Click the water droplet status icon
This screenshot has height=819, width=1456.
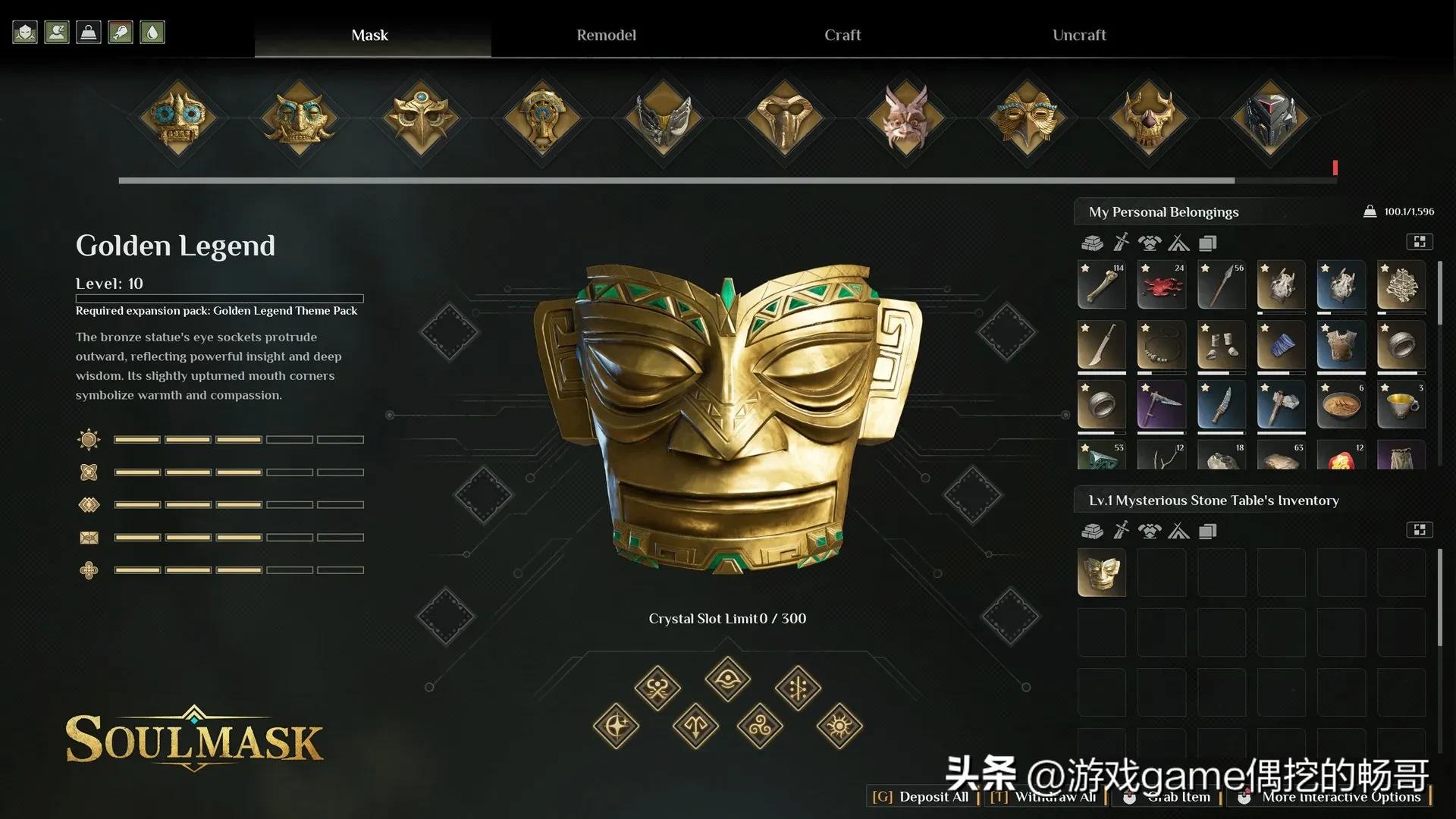click(152, 32)
